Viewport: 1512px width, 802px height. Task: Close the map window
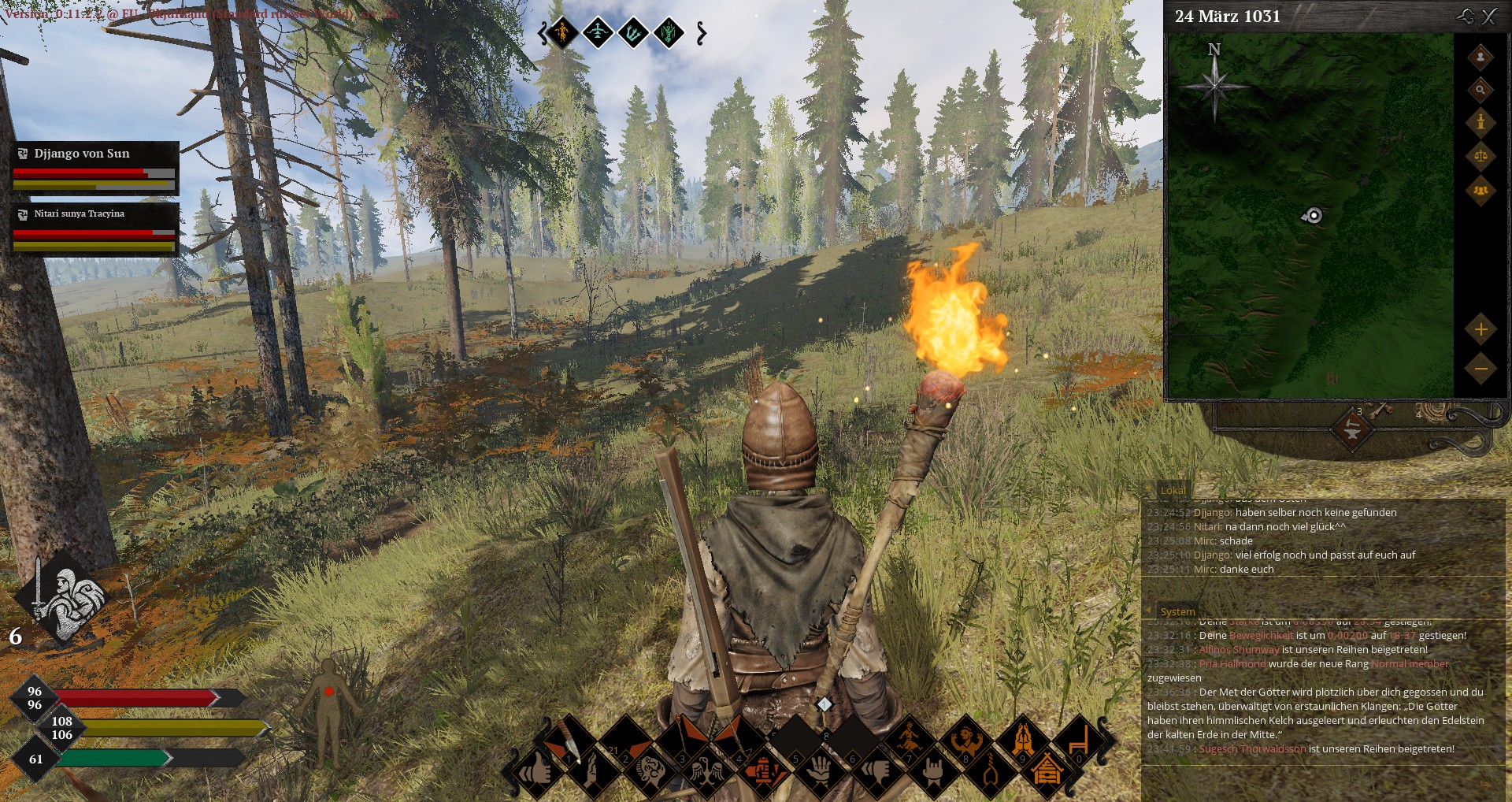1489,17
